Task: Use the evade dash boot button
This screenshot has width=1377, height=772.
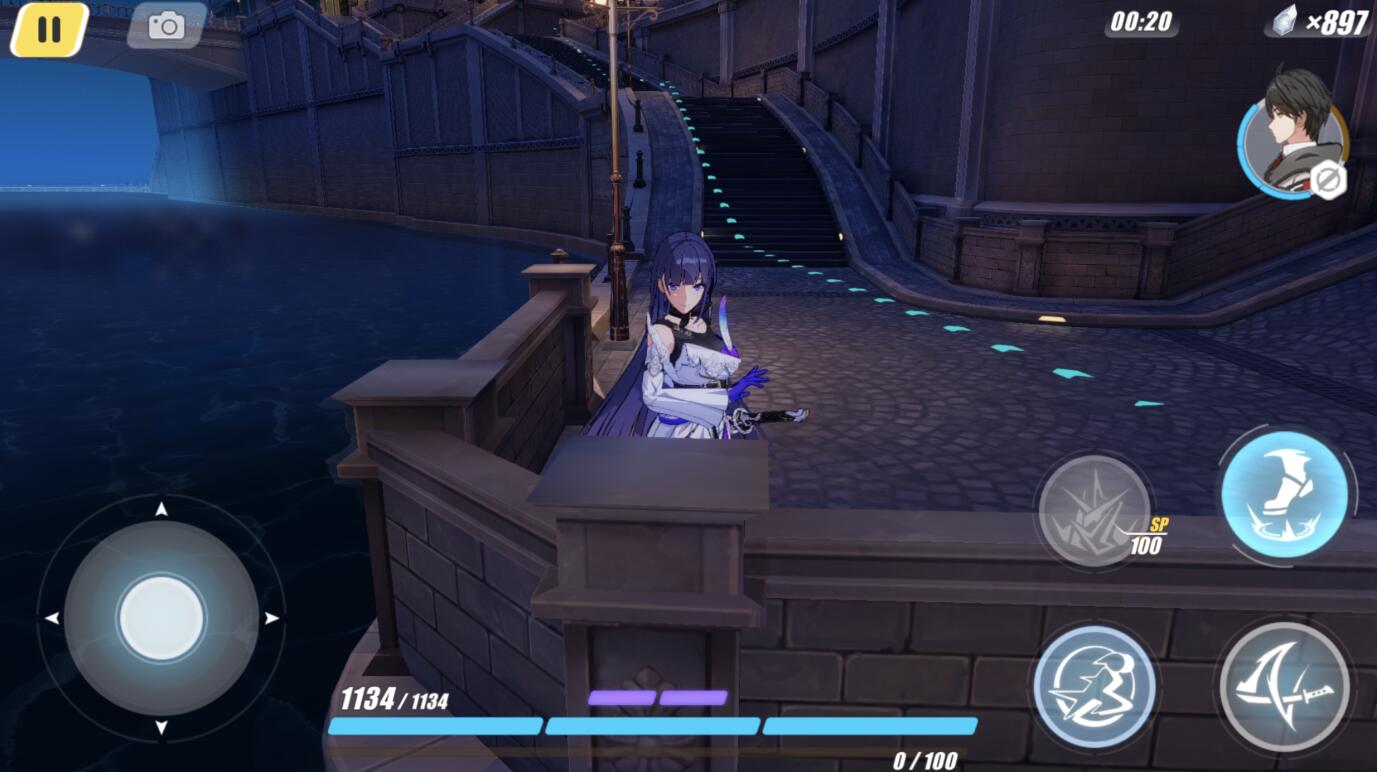Action: pyautogui.click(x=1284, y=494)
